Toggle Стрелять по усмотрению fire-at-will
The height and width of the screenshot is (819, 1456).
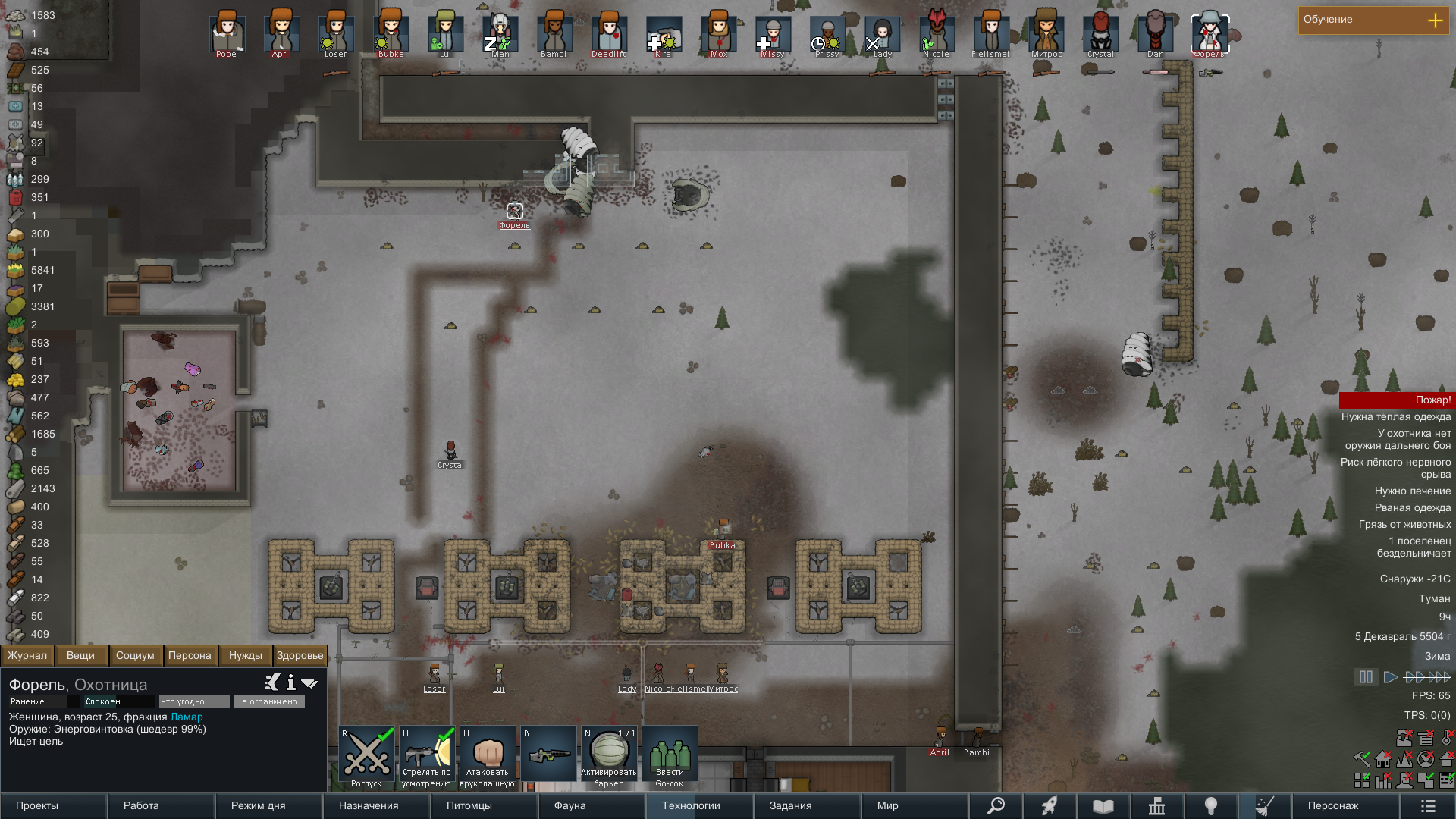427,757
